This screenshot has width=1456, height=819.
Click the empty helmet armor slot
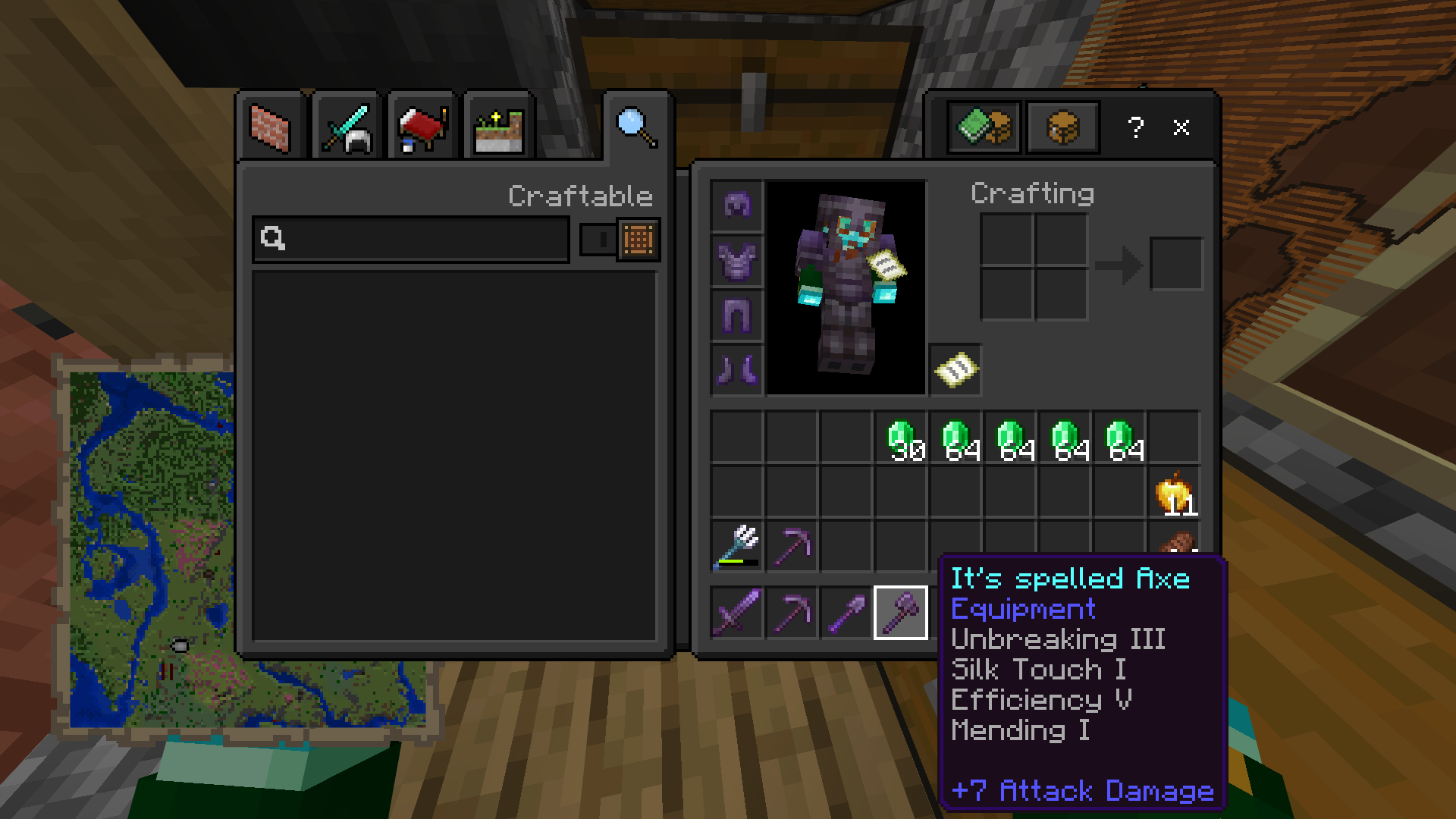736,203
